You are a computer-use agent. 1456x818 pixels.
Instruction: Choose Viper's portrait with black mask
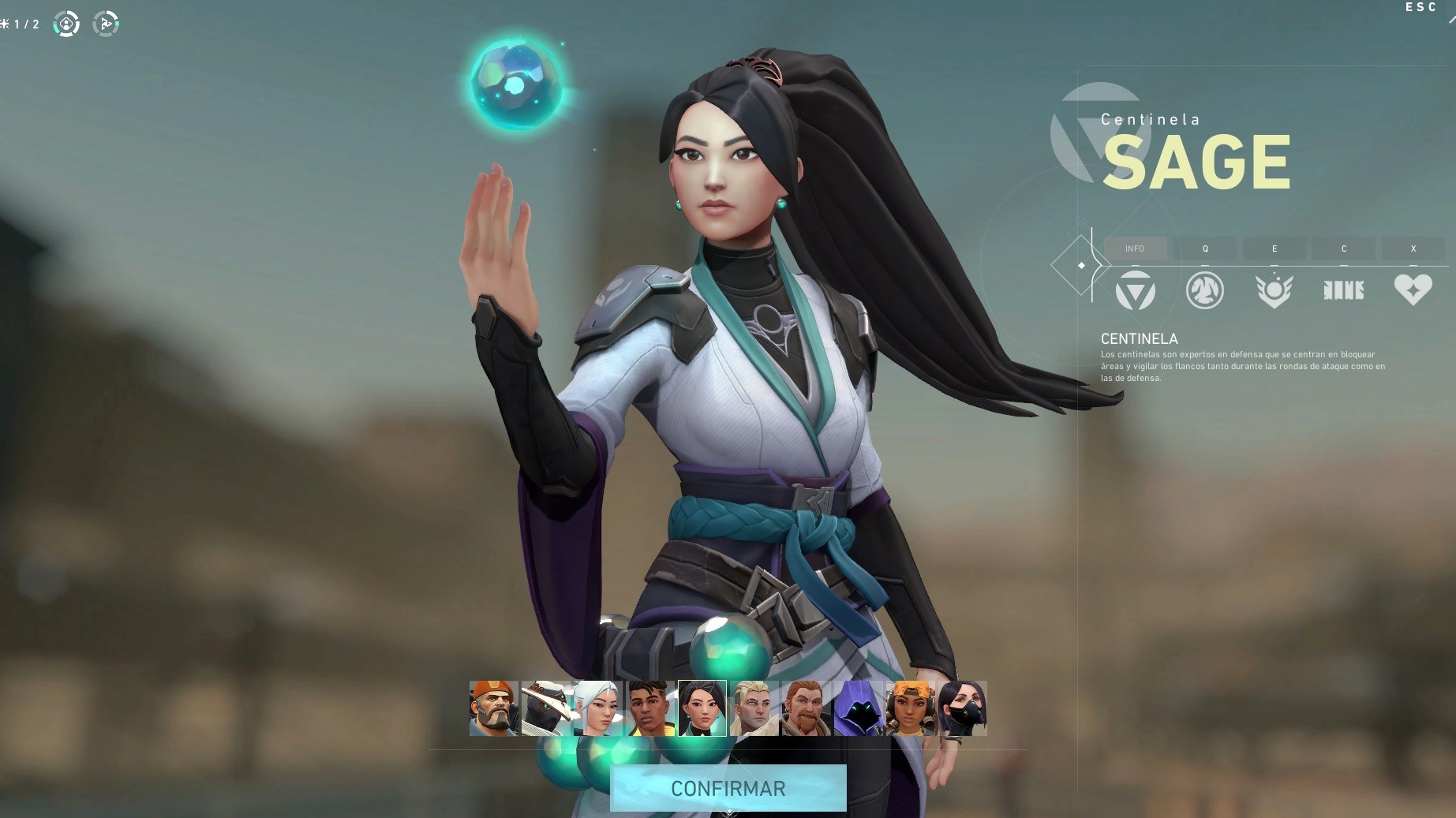click(x=962, y=708)
